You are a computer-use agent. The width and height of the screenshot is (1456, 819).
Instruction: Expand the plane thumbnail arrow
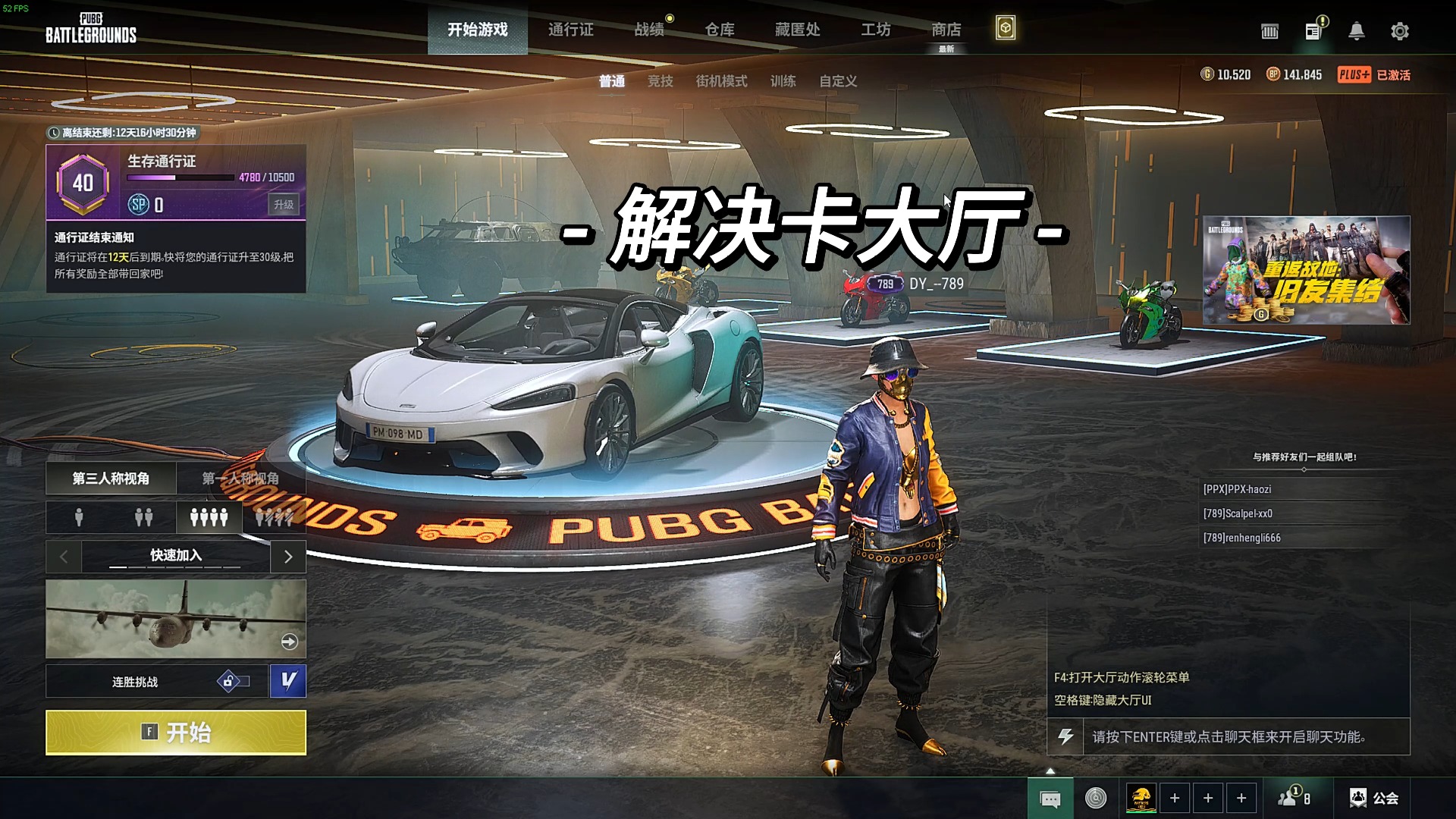coord(287,642)
